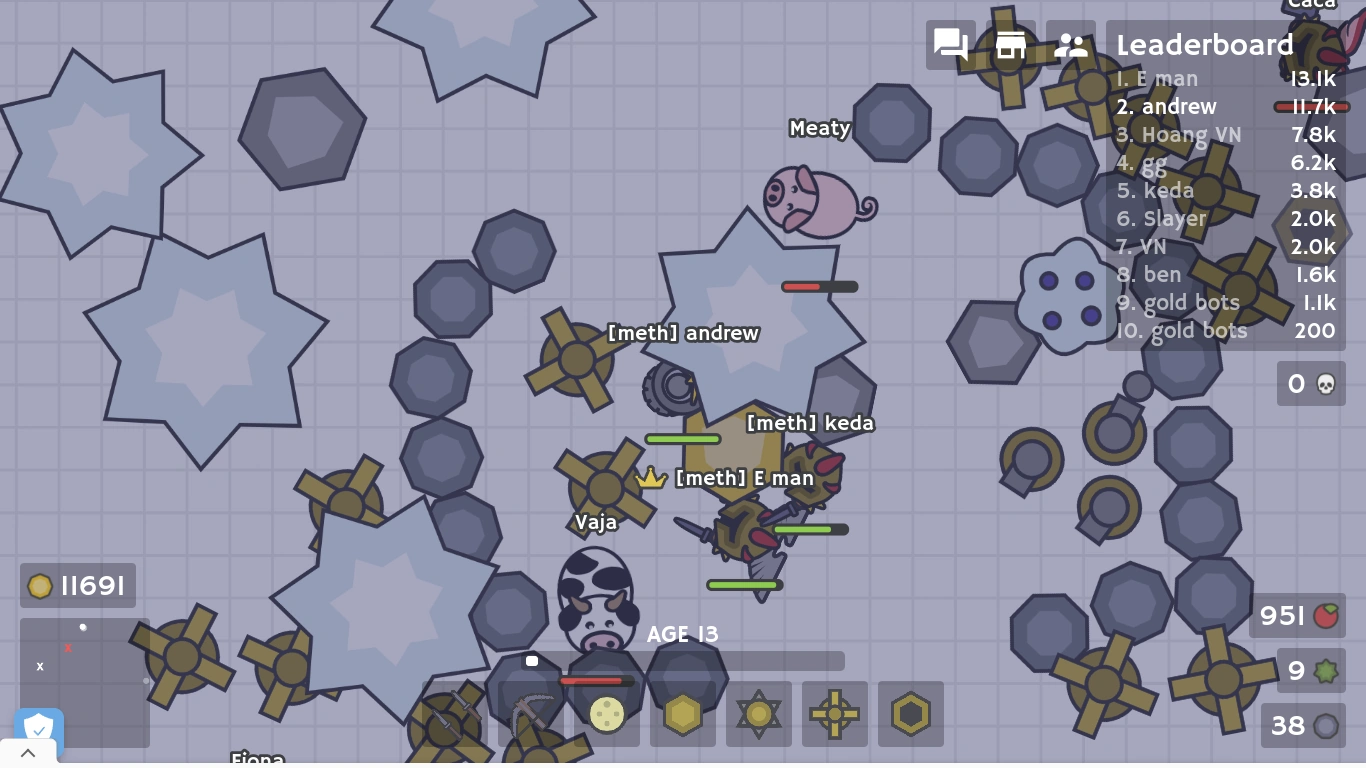Click the blue shield extension icon

coord(38,728)
